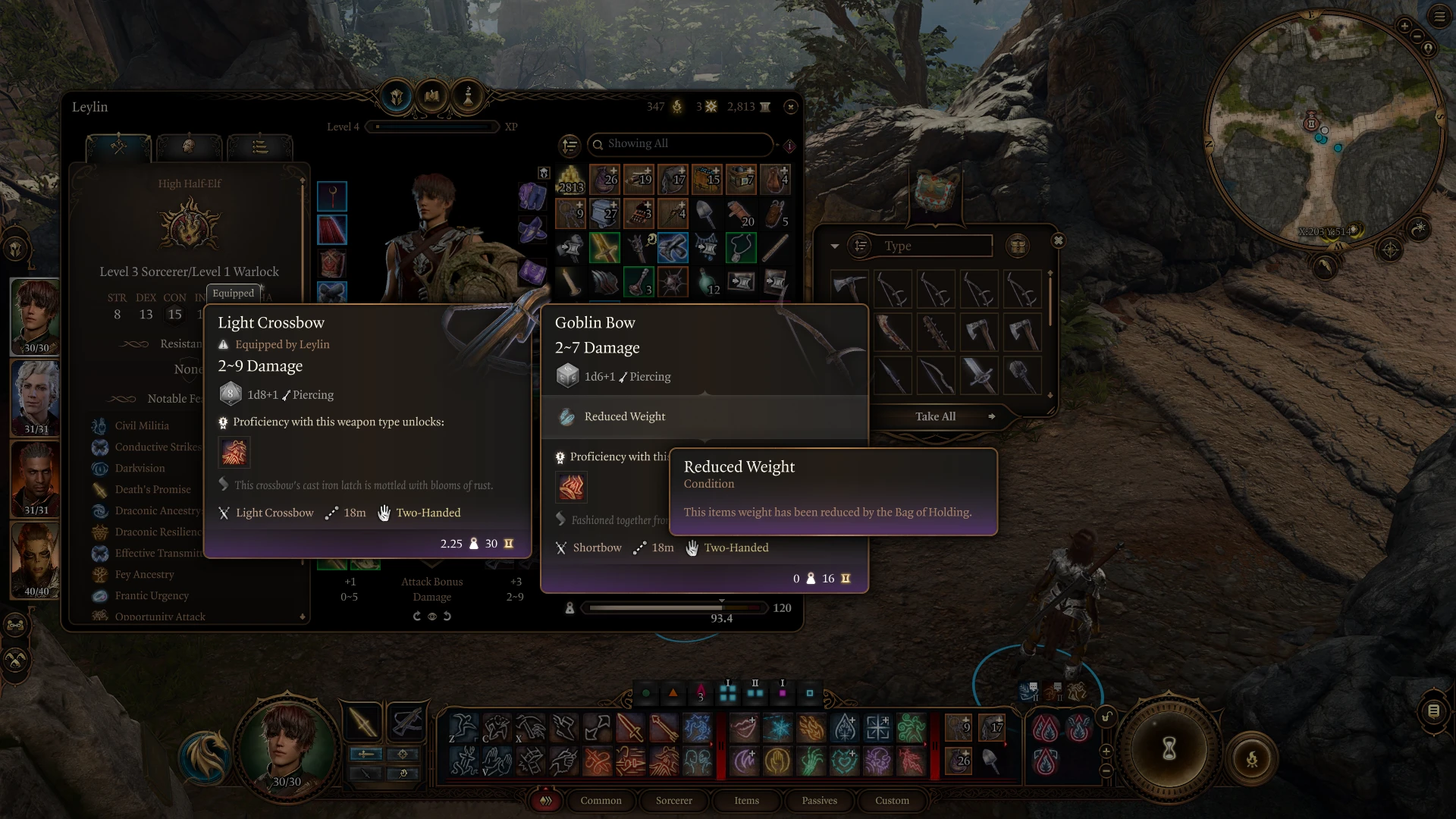Screen dimensions: 1456x819
Task: Open the inventory sort options button
Action: tap(570, 144)
